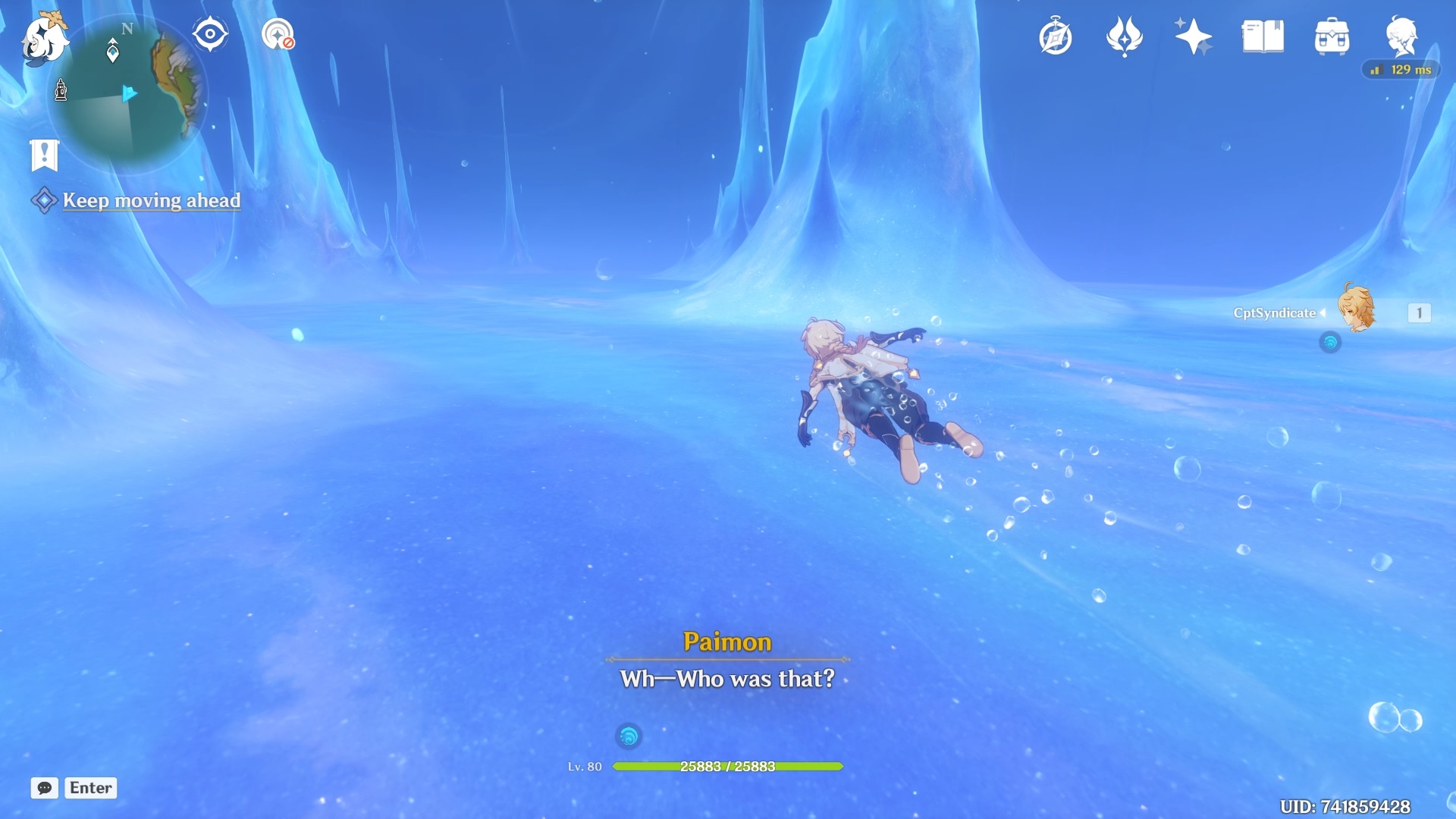
Task: Open the chat speech bubble button
Action: click(x=45, y=788)
